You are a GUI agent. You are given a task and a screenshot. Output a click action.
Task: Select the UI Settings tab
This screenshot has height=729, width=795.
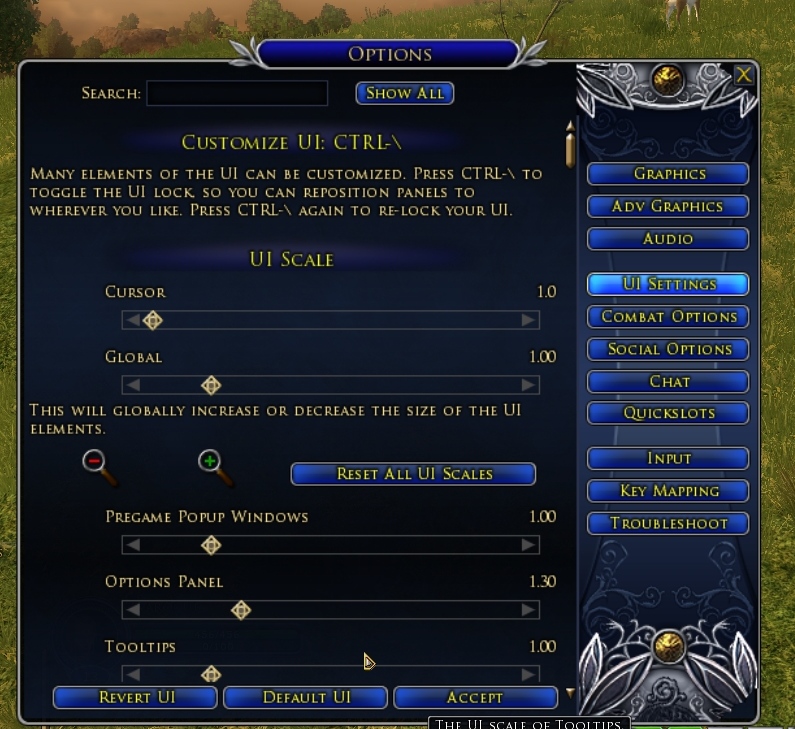[668, 284]
